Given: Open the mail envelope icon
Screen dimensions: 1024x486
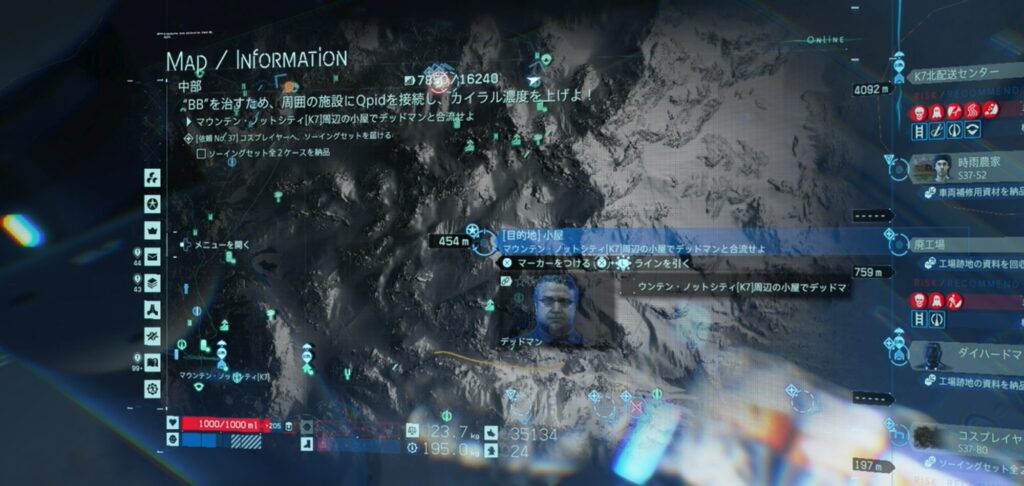Looking at the screenshot, I should point(152,256).
